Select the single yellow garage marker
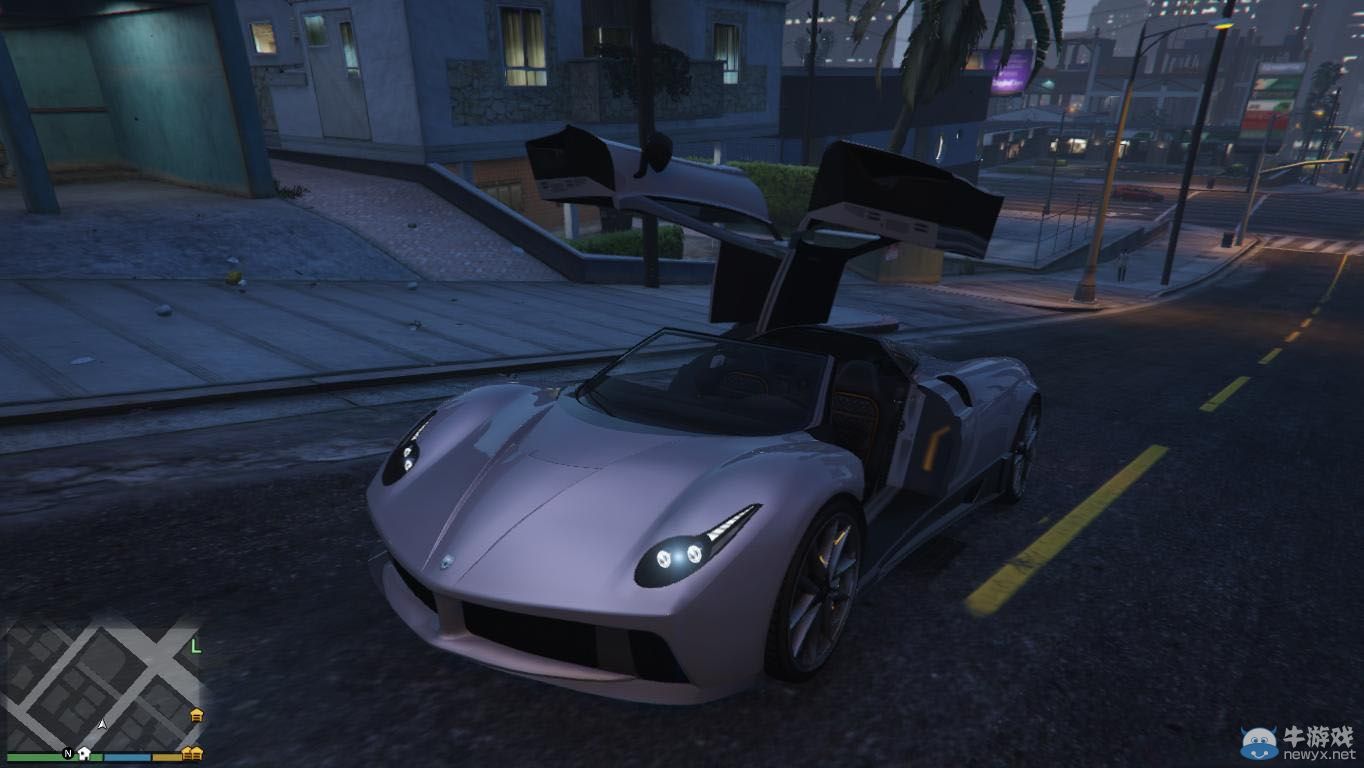1364x768 pixels. click(x=197, y=715)
